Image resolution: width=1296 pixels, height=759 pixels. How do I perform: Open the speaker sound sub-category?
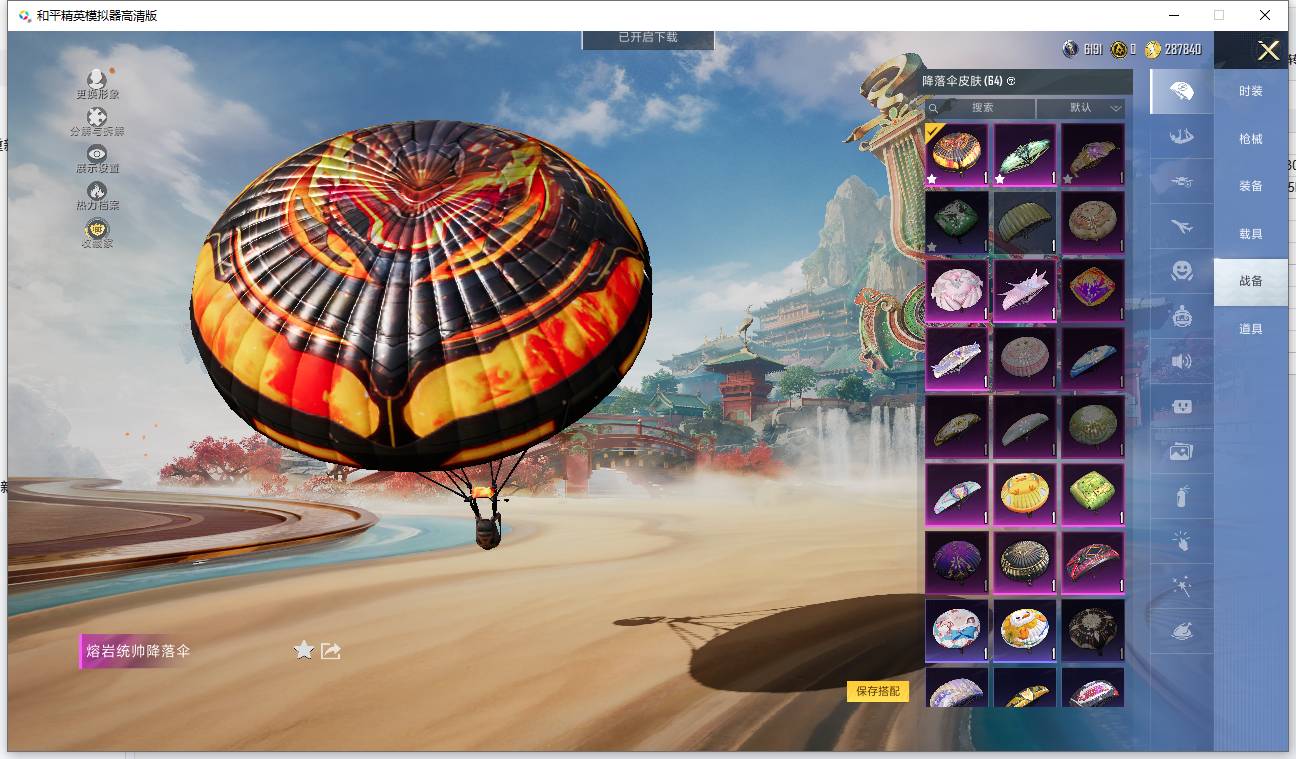(1181, 362)
